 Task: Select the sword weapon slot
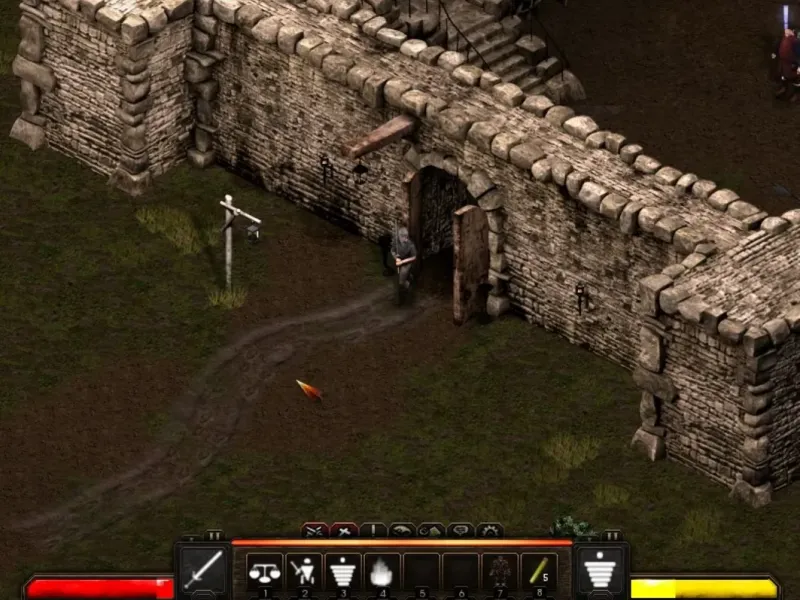coord(203,570)
